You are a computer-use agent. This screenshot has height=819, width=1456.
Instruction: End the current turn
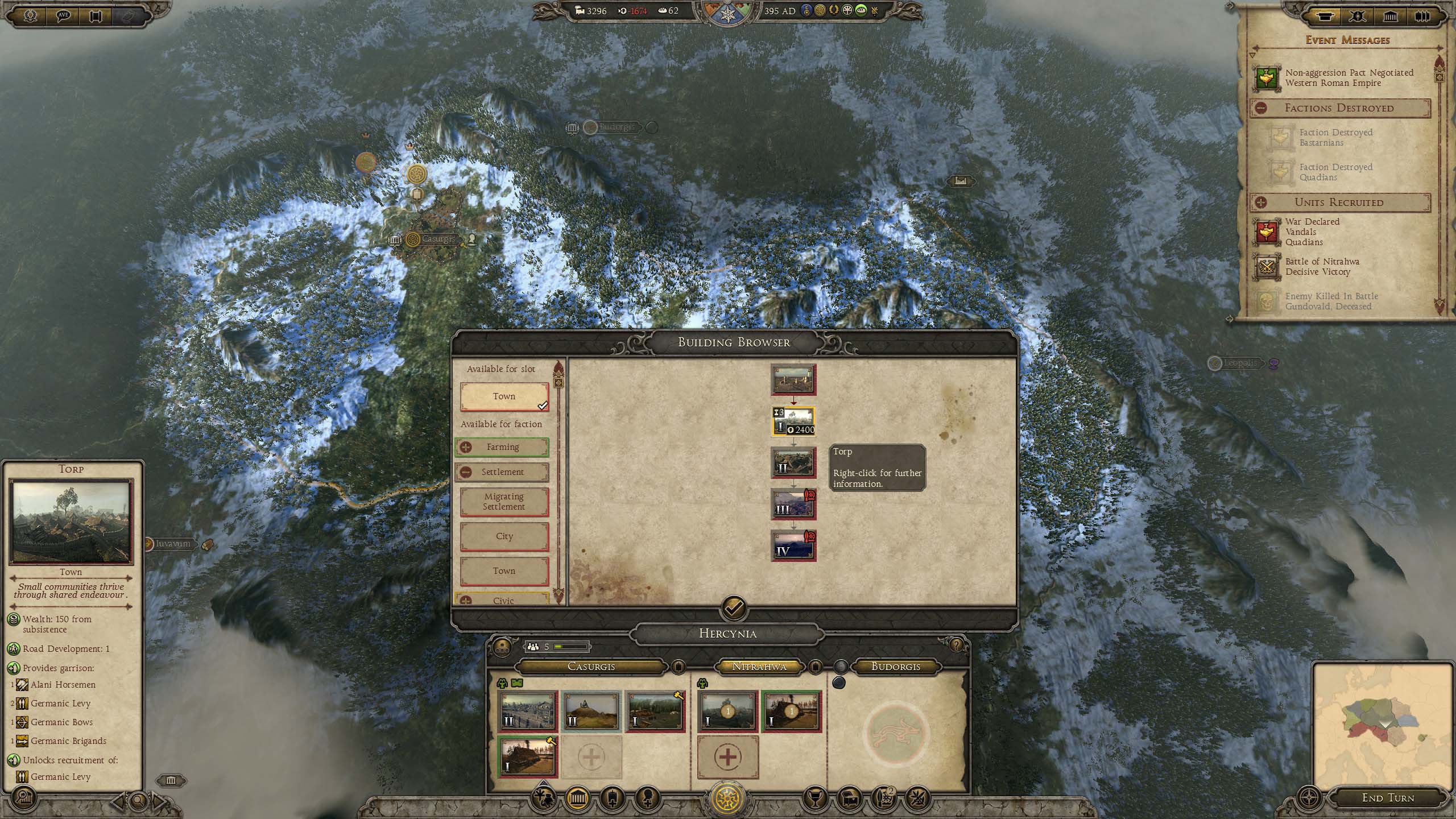point(1387,797)
